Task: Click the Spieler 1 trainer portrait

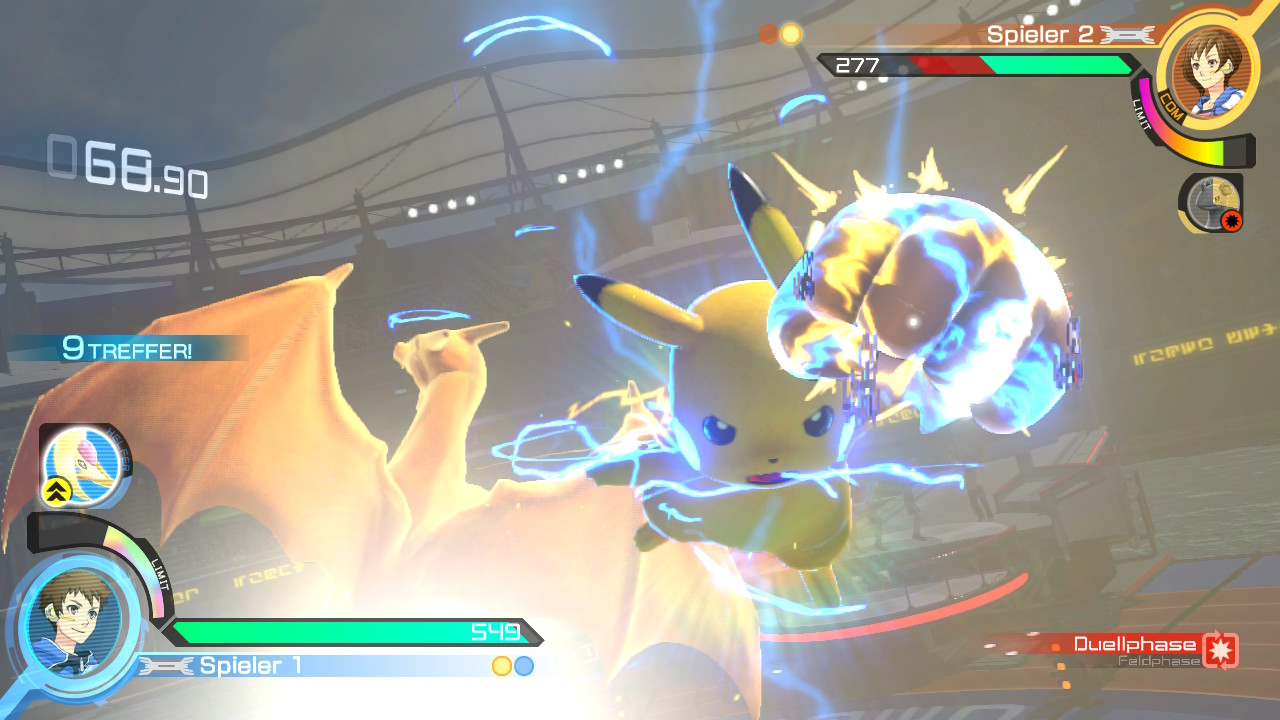Action: (x=75, y=624)
